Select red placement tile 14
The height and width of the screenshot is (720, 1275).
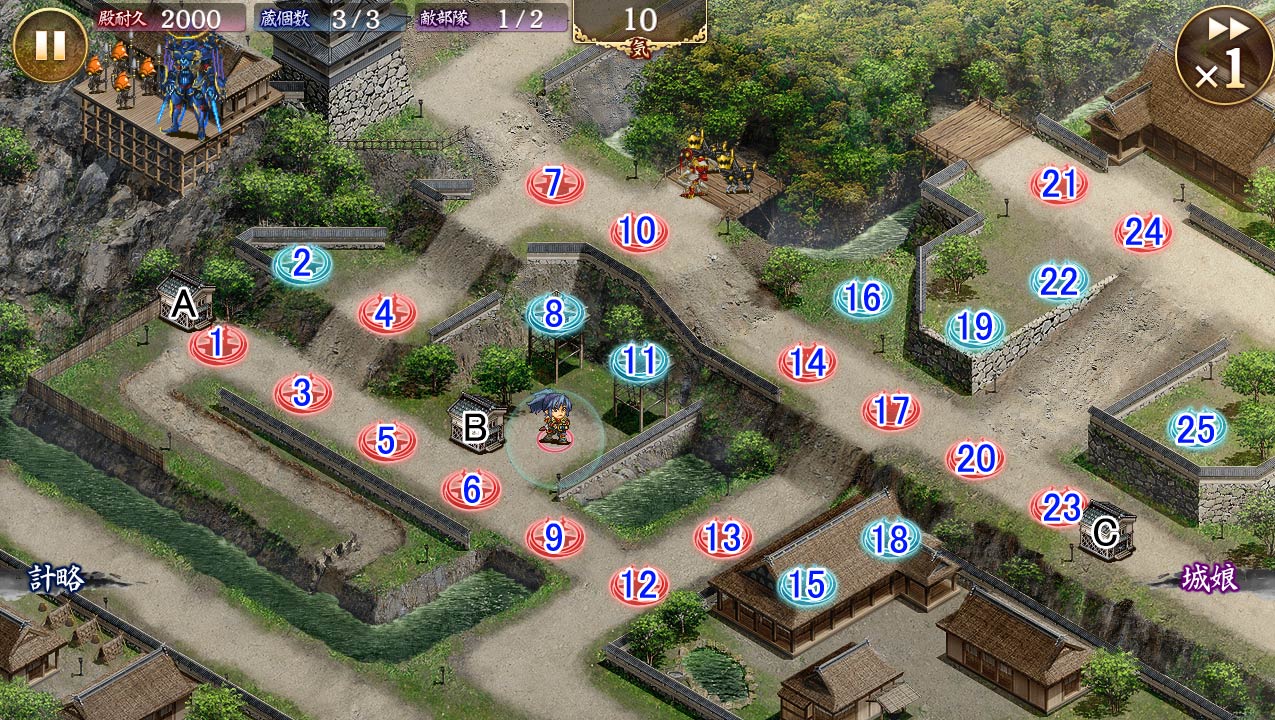click(x=807, y=362)
